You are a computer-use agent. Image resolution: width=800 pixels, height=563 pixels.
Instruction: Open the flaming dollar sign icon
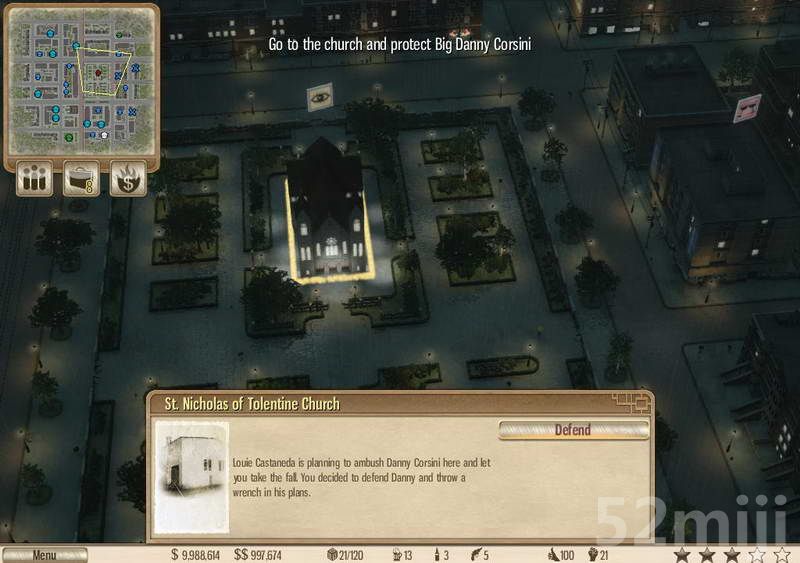[128, 179]
